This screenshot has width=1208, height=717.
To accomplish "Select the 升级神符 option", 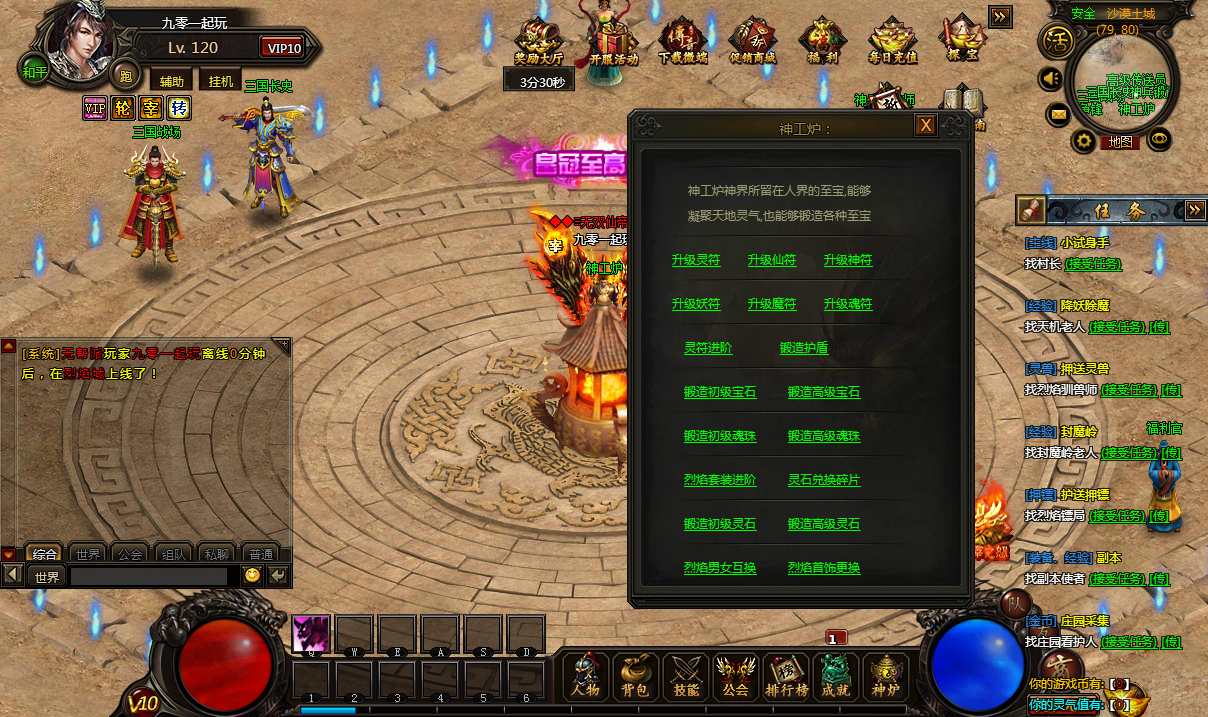I will [x=848, y=261].
